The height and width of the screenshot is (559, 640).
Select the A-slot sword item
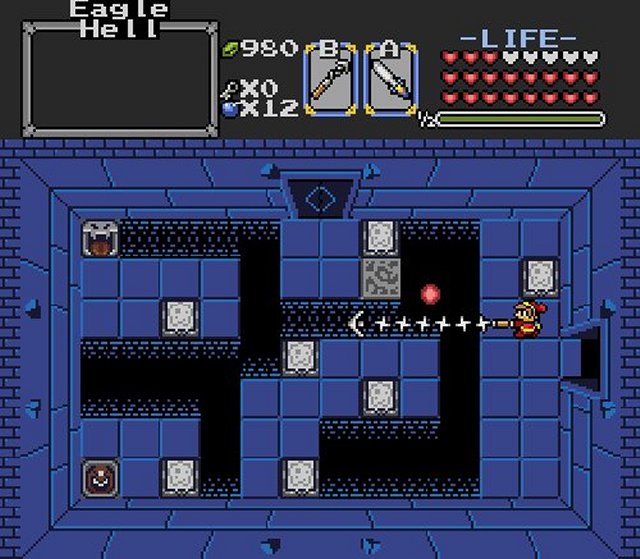click(388, 80)
